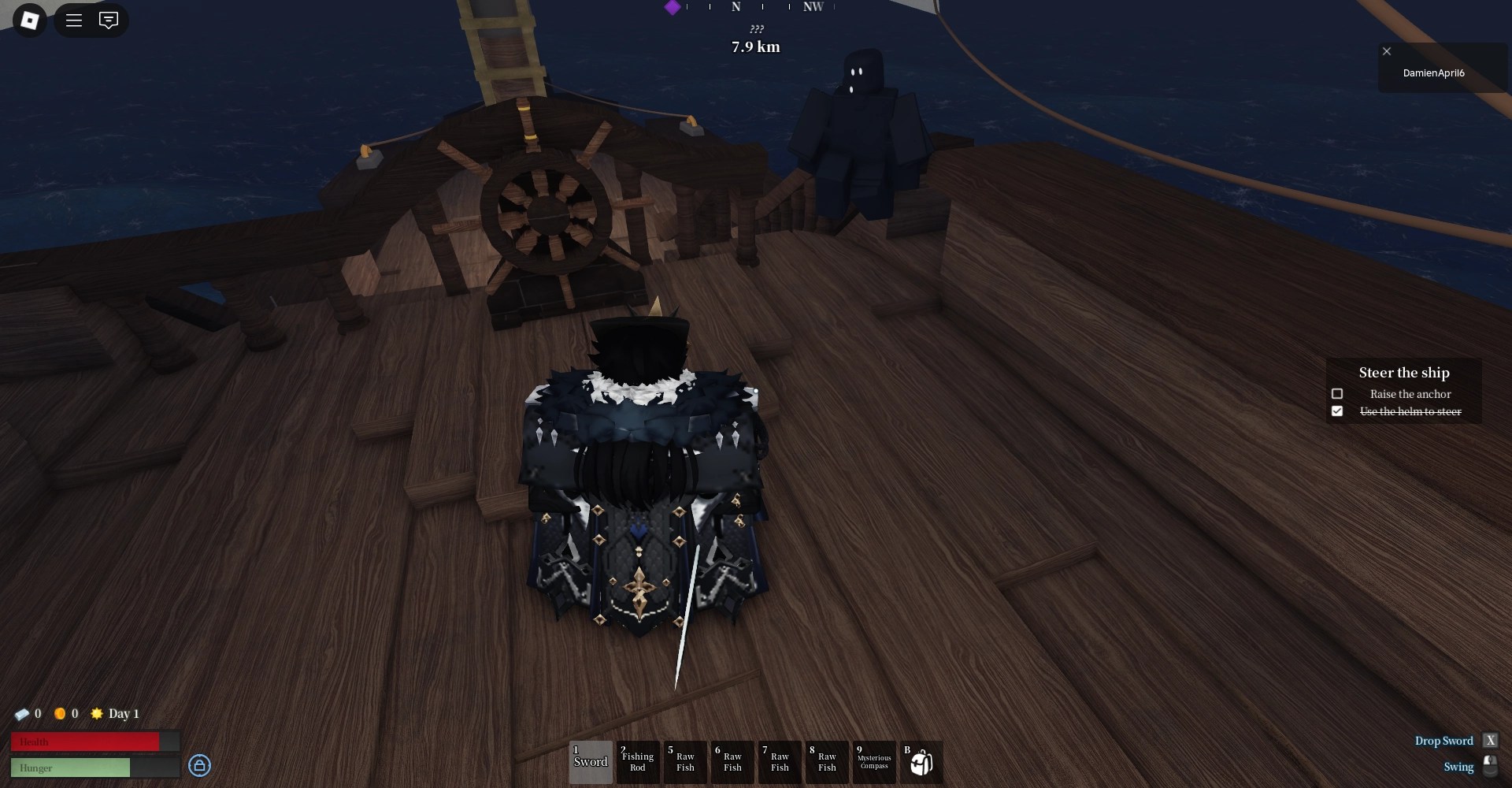
Task: Select the Mysterious Compass in slot 9
Action: [x=874, y=762]
